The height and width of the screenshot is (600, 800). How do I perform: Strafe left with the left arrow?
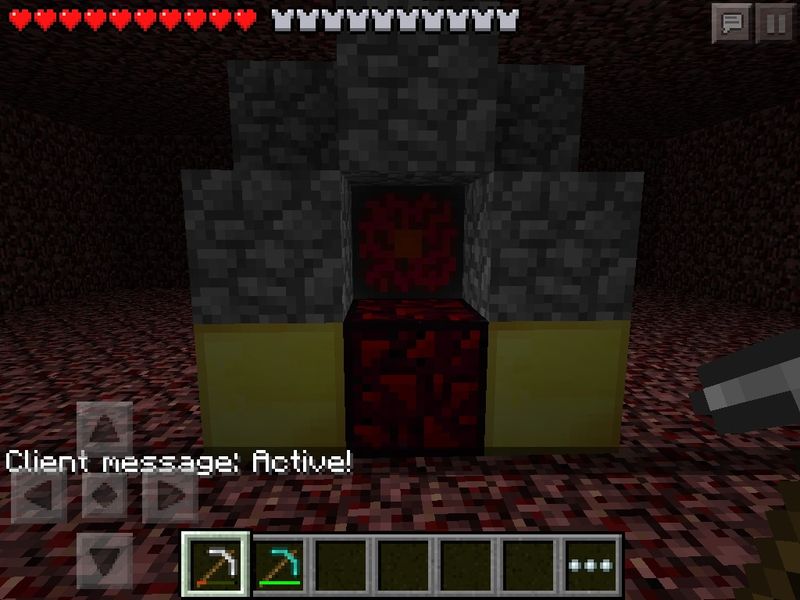point(40,494)
